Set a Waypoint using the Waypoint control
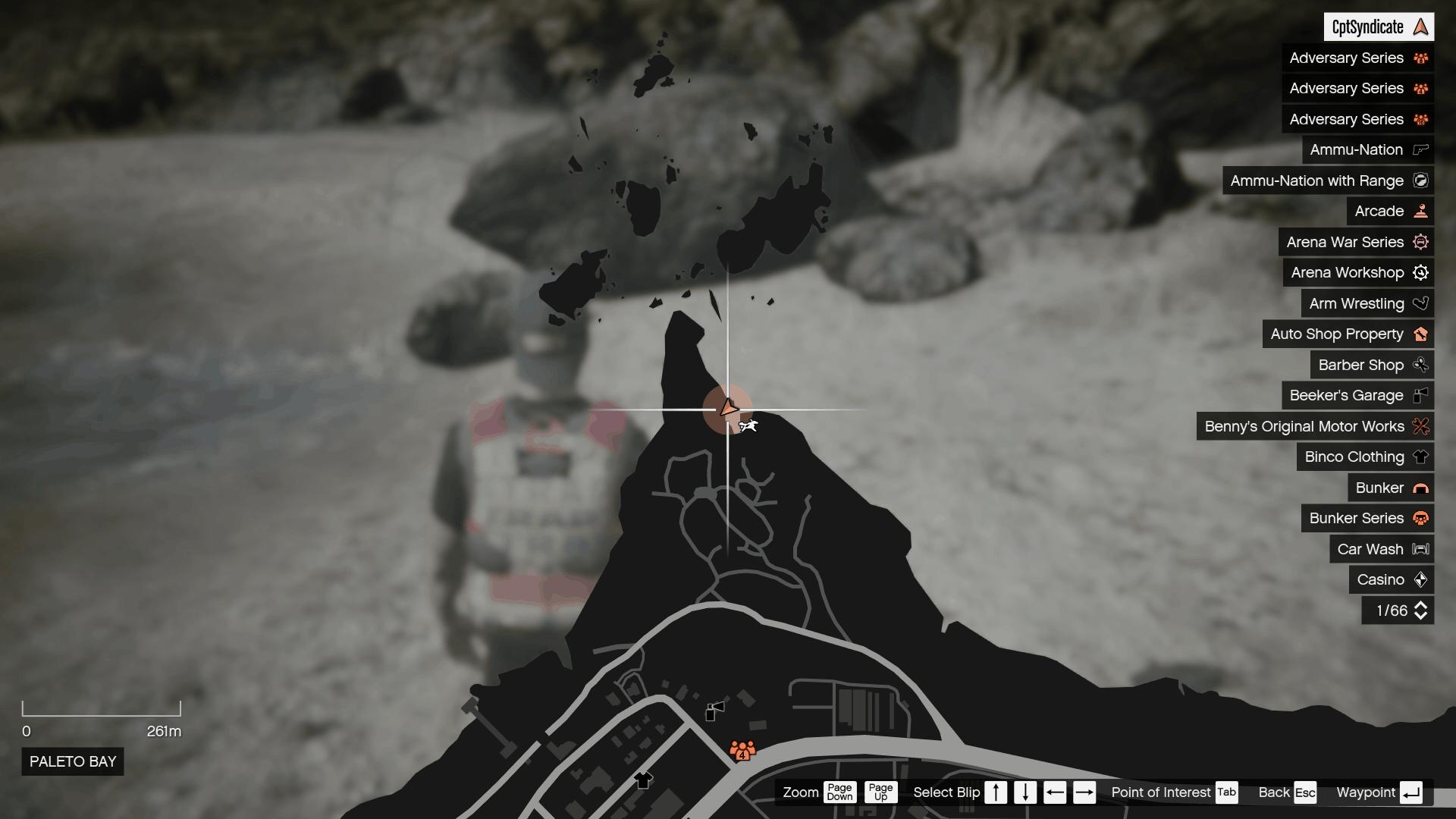Viewport: 1456px width, 819px height. click(1412, 792)
